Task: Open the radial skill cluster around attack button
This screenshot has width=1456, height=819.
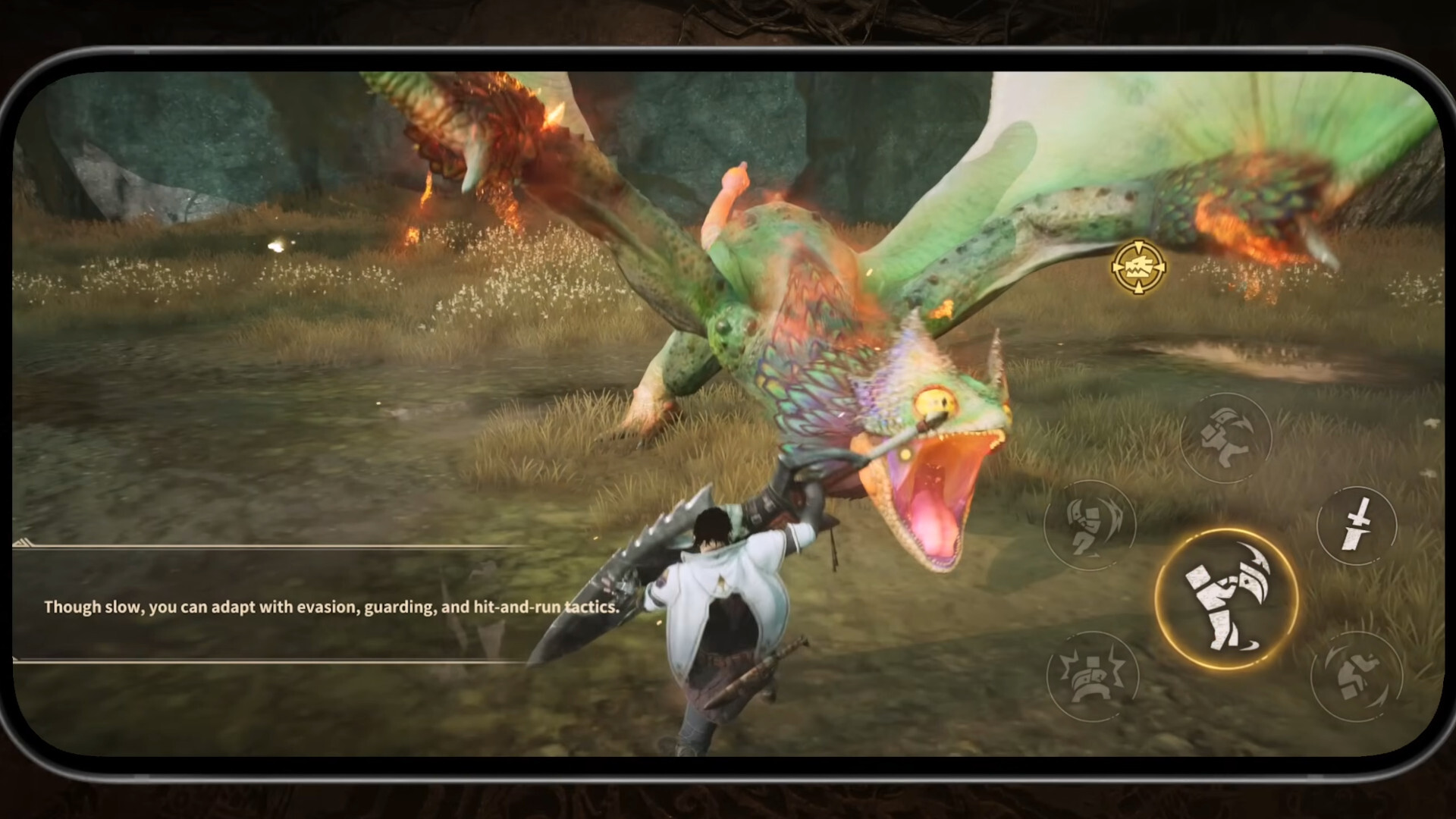Action: (1226, 599)
